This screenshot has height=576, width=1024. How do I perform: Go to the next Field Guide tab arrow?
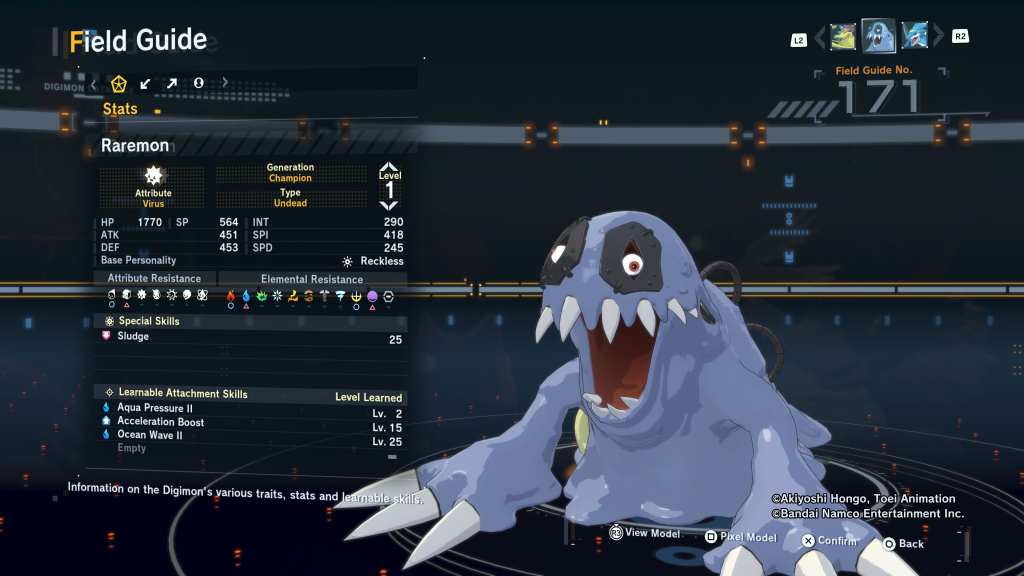coord(225,83)
